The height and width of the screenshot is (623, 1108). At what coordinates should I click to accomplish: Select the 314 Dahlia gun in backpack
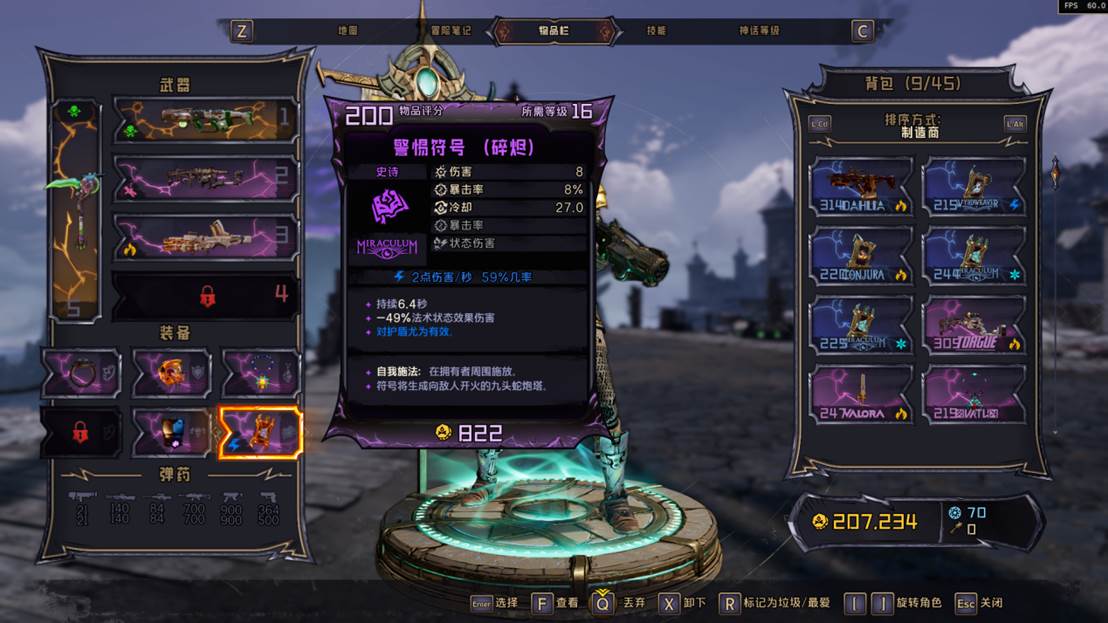click(x=861, y=188)
